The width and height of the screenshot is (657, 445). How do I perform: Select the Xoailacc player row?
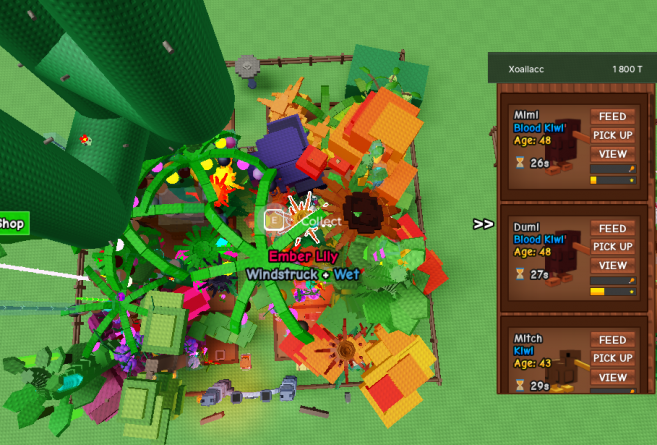(x=571, y=69)
